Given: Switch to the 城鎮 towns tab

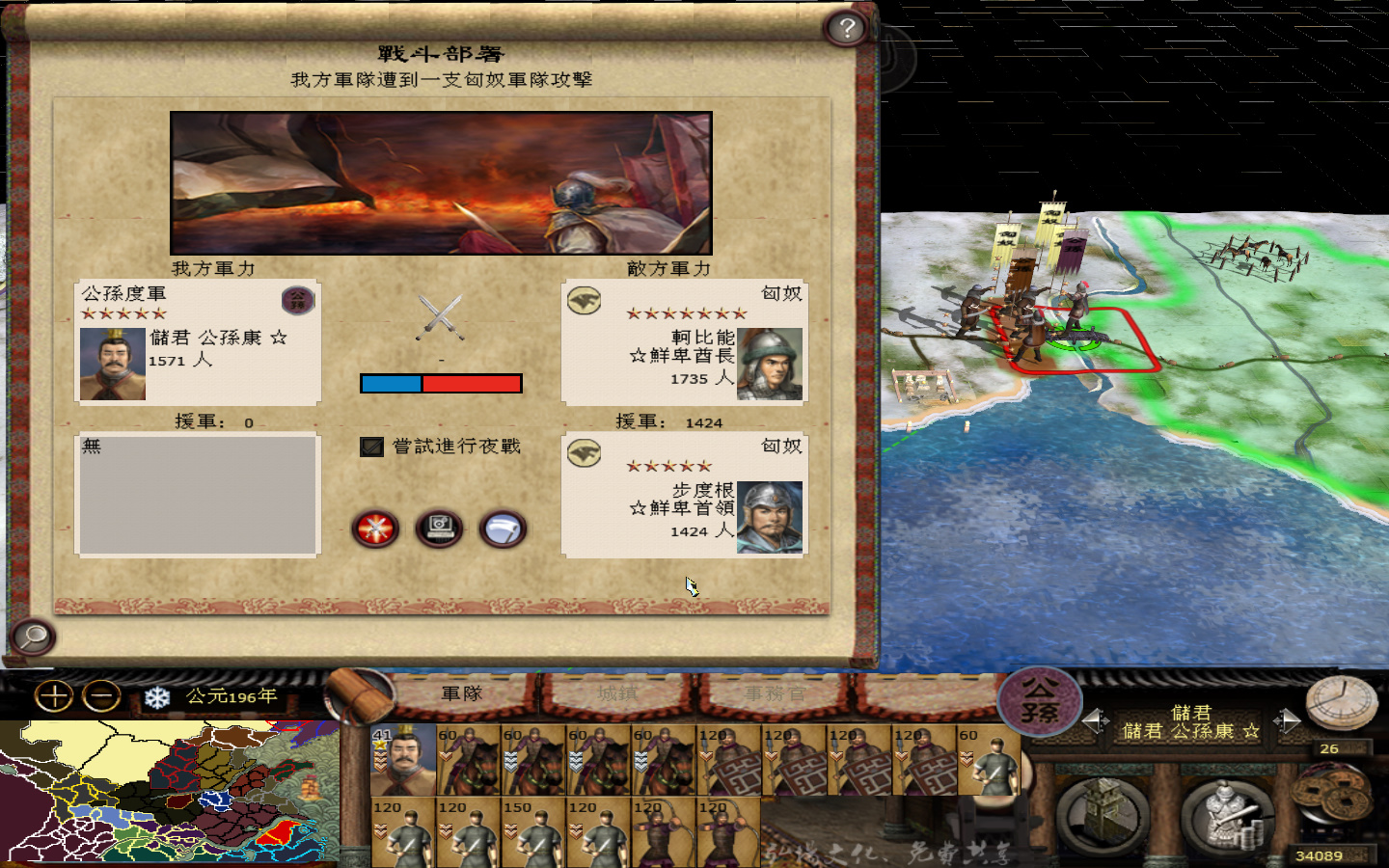Looking at the screenshot, I should pyautogui.click(x=617, y=692).
